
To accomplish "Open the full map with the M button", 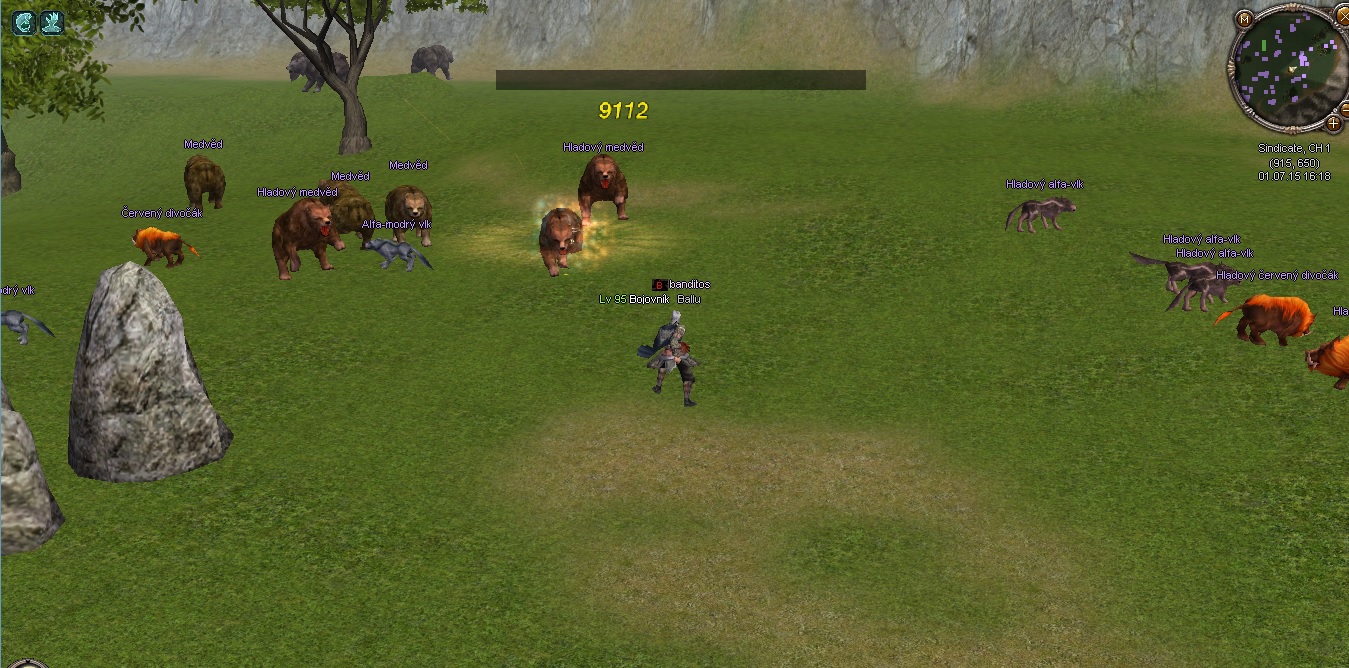I will (x=1244, y=19).
